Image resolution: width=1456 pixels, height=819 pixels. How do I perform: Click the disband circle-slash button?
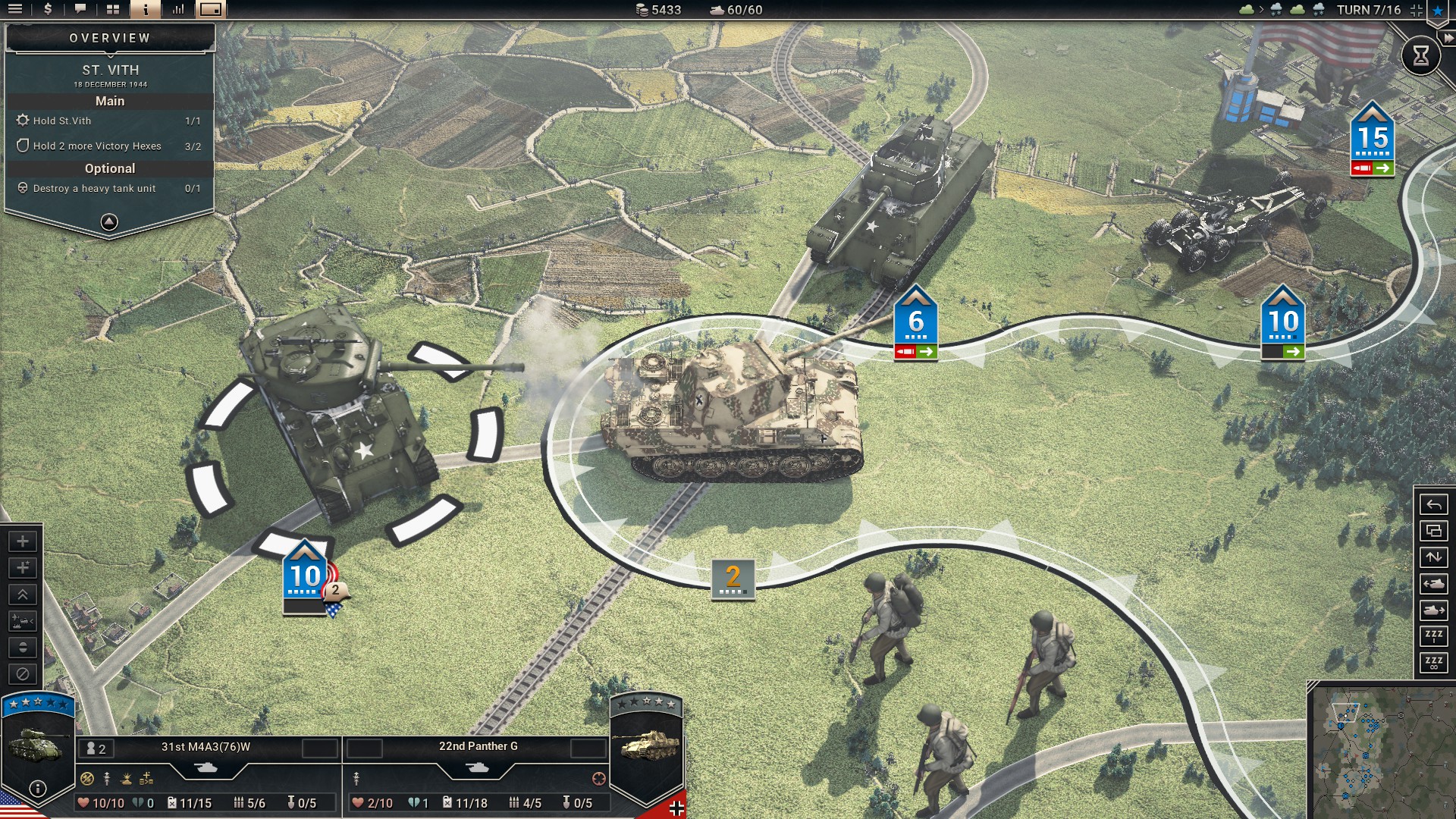[23, 673]
